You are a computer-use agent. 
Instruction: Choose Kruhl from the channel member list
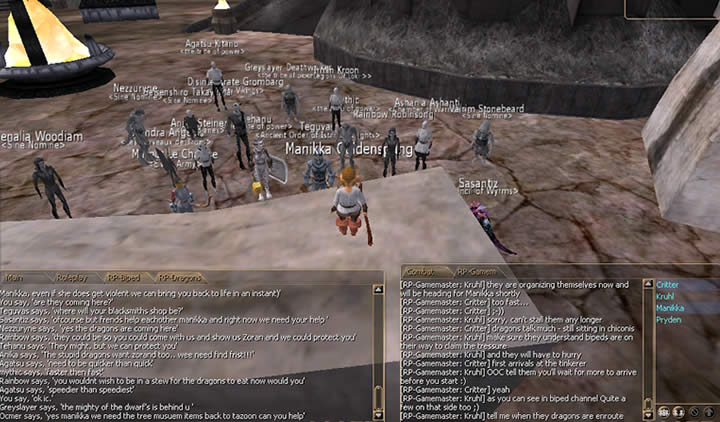click(665, 296)
